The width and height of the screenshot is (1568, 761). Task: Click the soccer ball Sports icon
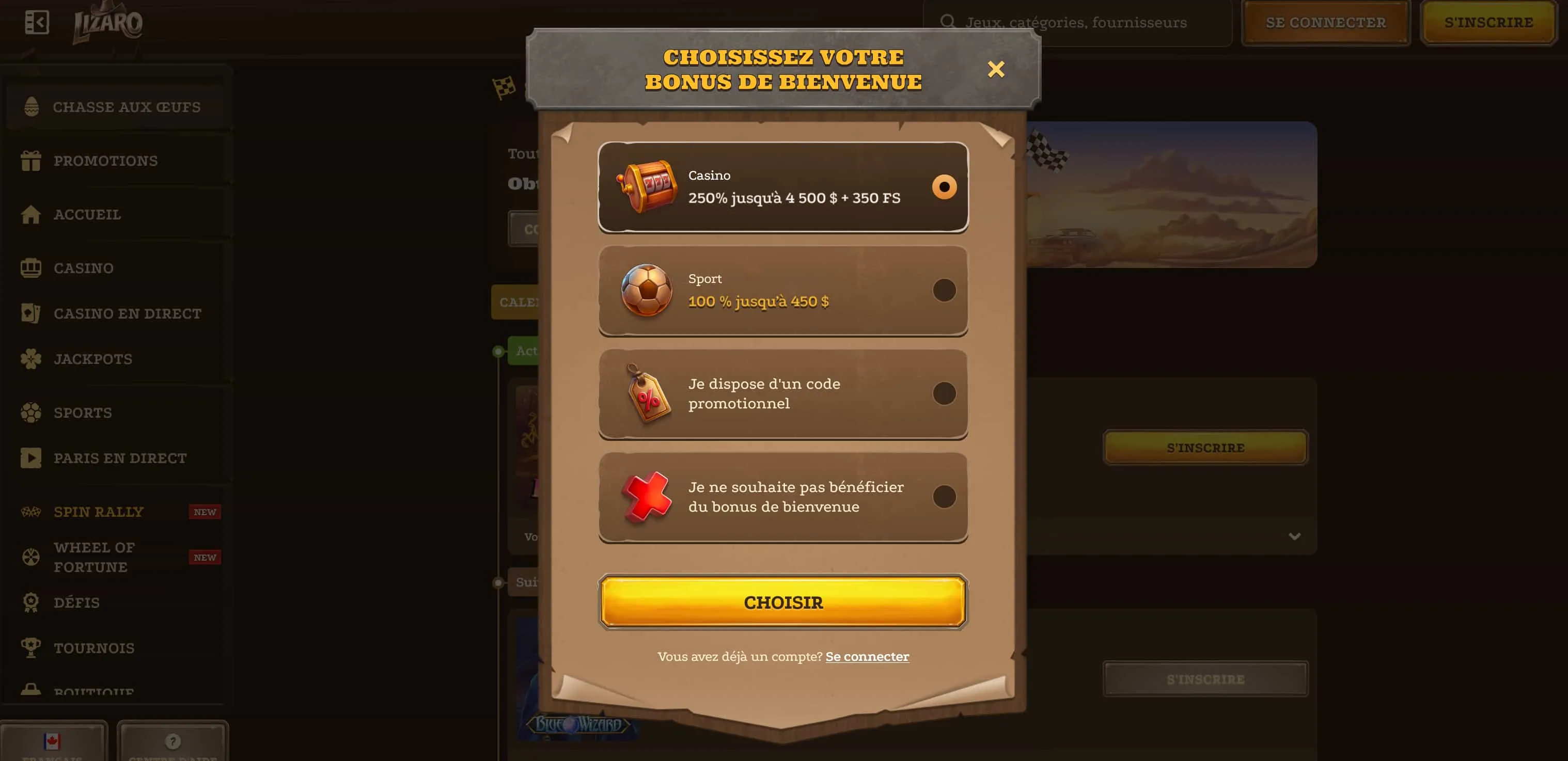coord(32,412)
